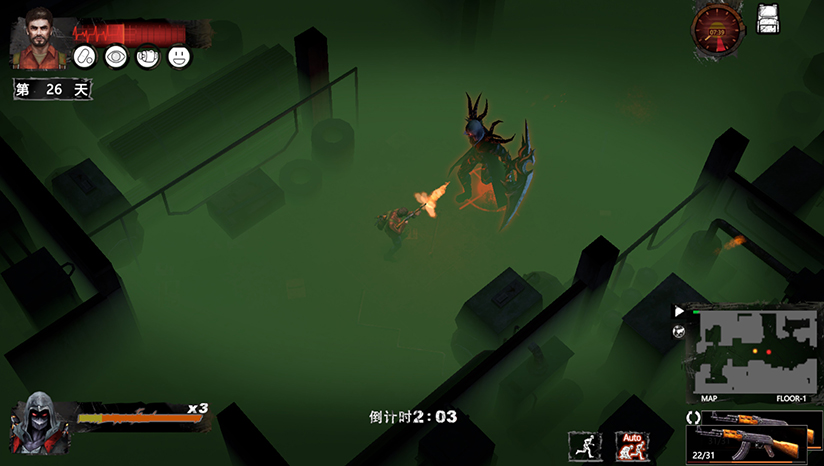Click the survivor character portrait
Image resolution: width=824 pixels, height=466 pixels.
(x=38, y=35)
